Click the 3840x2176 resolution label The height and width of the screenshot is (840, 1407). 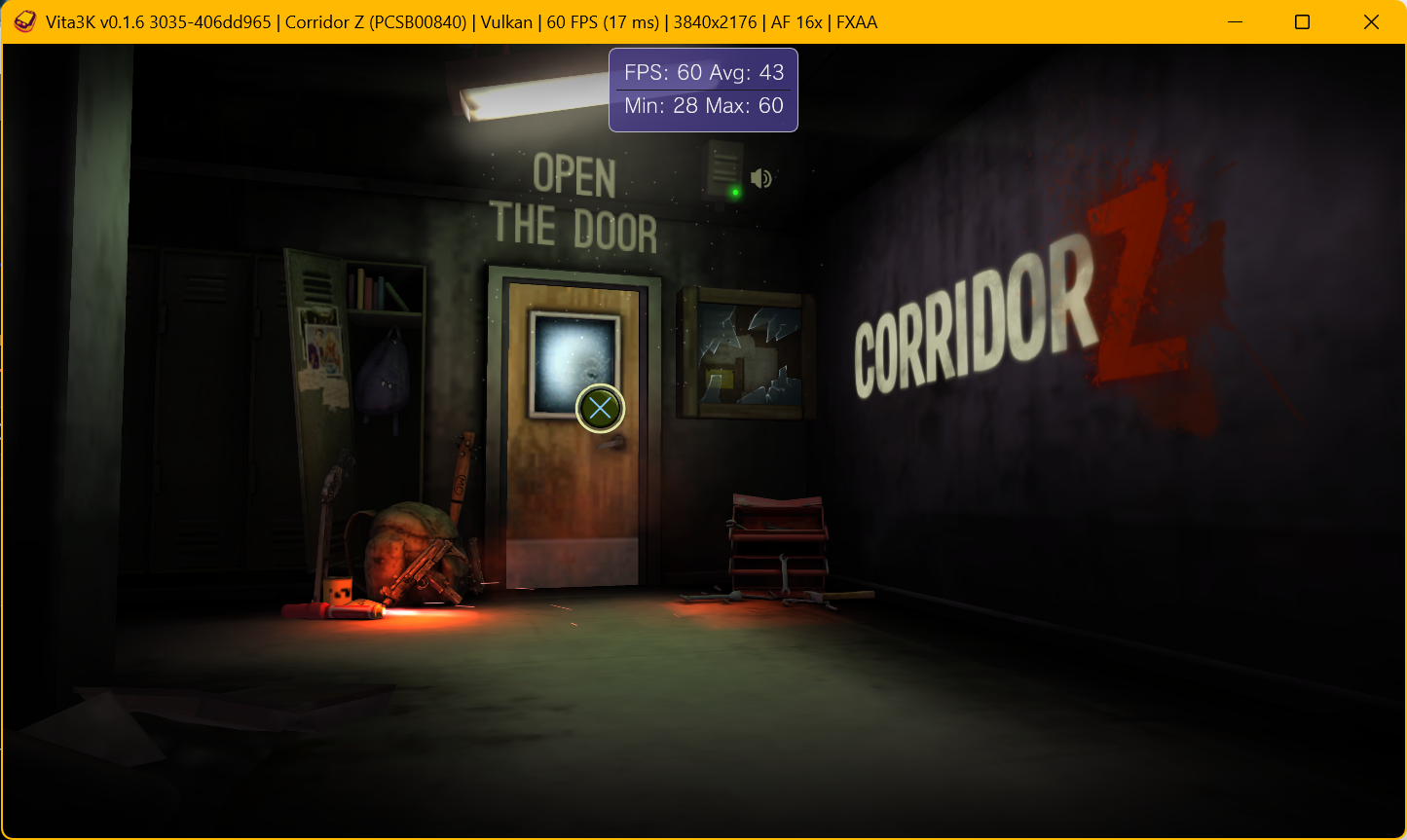pos(715,21)
